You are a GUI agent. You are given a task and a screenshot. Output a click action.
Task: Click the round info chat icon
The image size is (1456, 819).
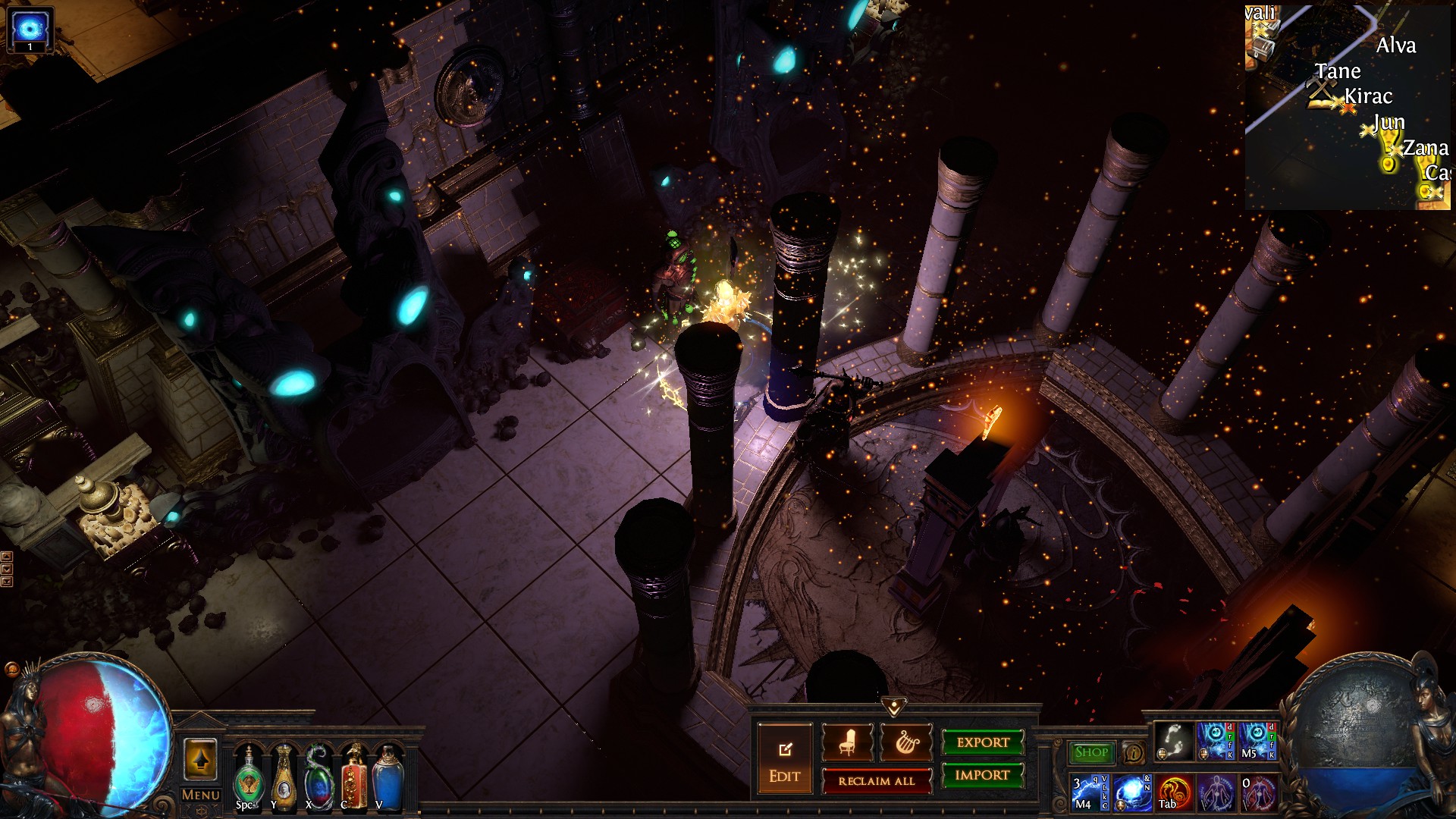coord(1134,752)
